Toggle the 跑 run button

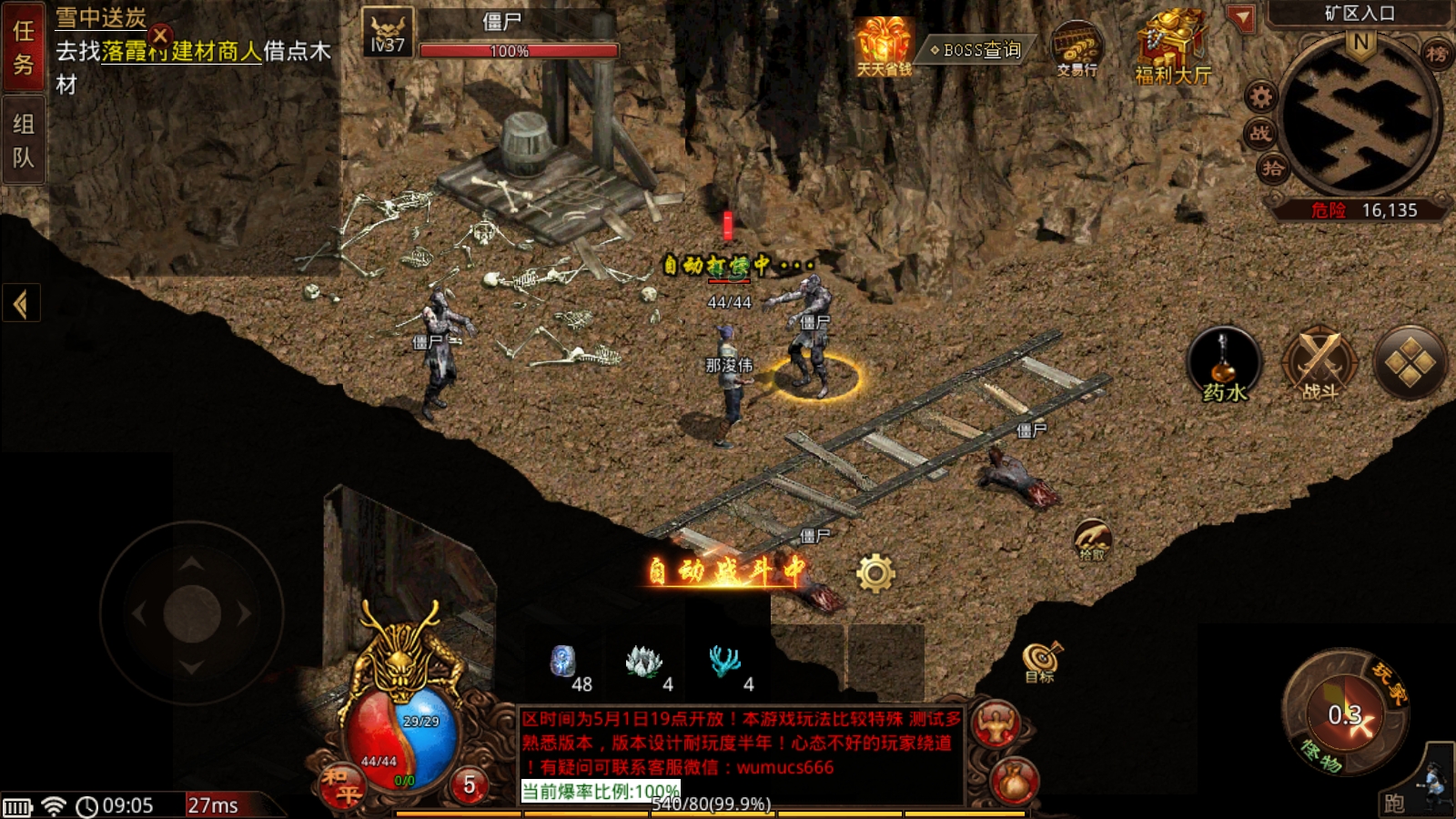[x=1394, y=802]
